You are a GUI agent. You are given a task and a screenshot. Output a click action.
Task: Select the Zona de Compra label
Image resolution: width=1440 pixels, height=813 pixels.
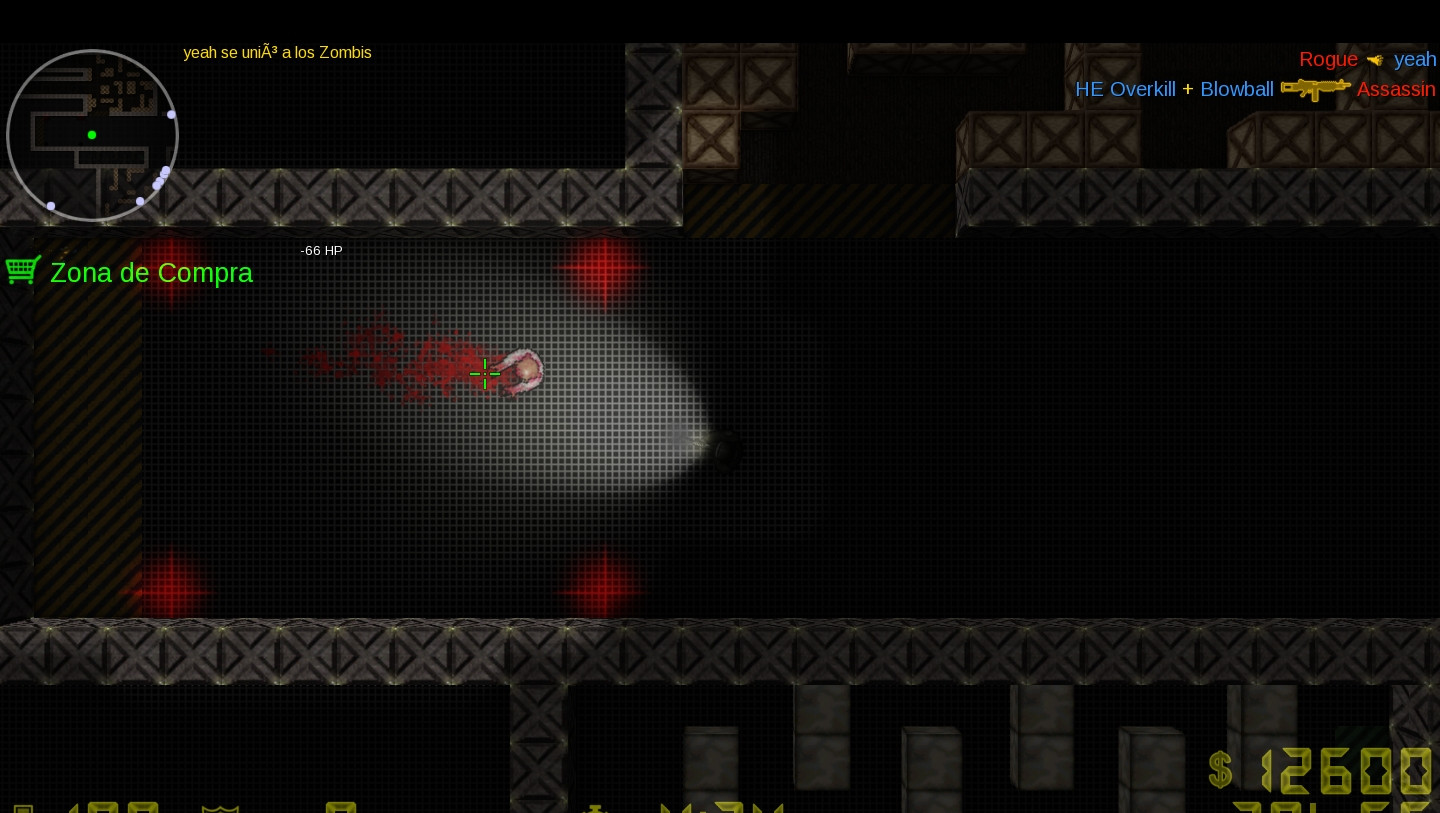tap(151, 273)
